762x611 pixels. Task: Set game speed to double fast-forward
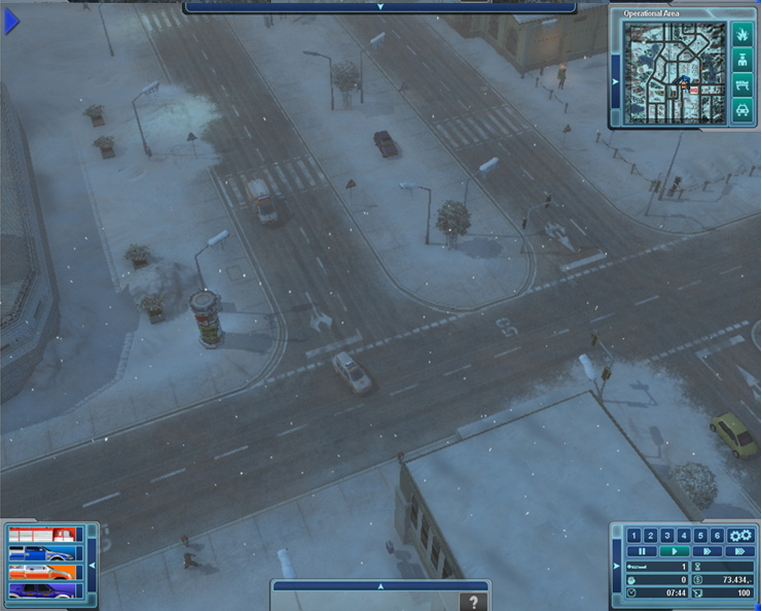(707, 551)
